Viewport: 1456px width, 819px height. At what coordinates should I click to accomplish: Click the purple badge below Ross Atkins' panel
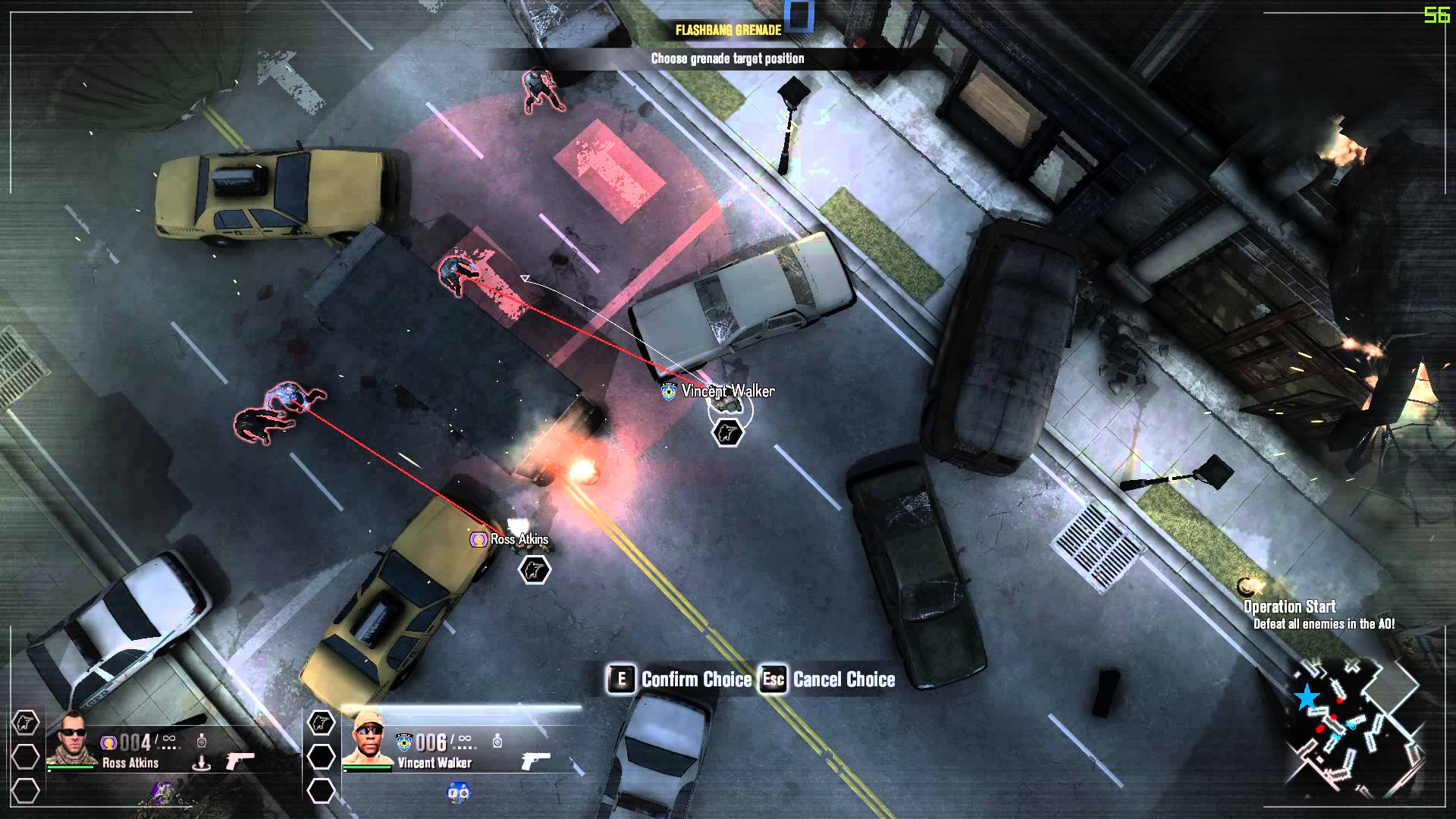(162, 792)
